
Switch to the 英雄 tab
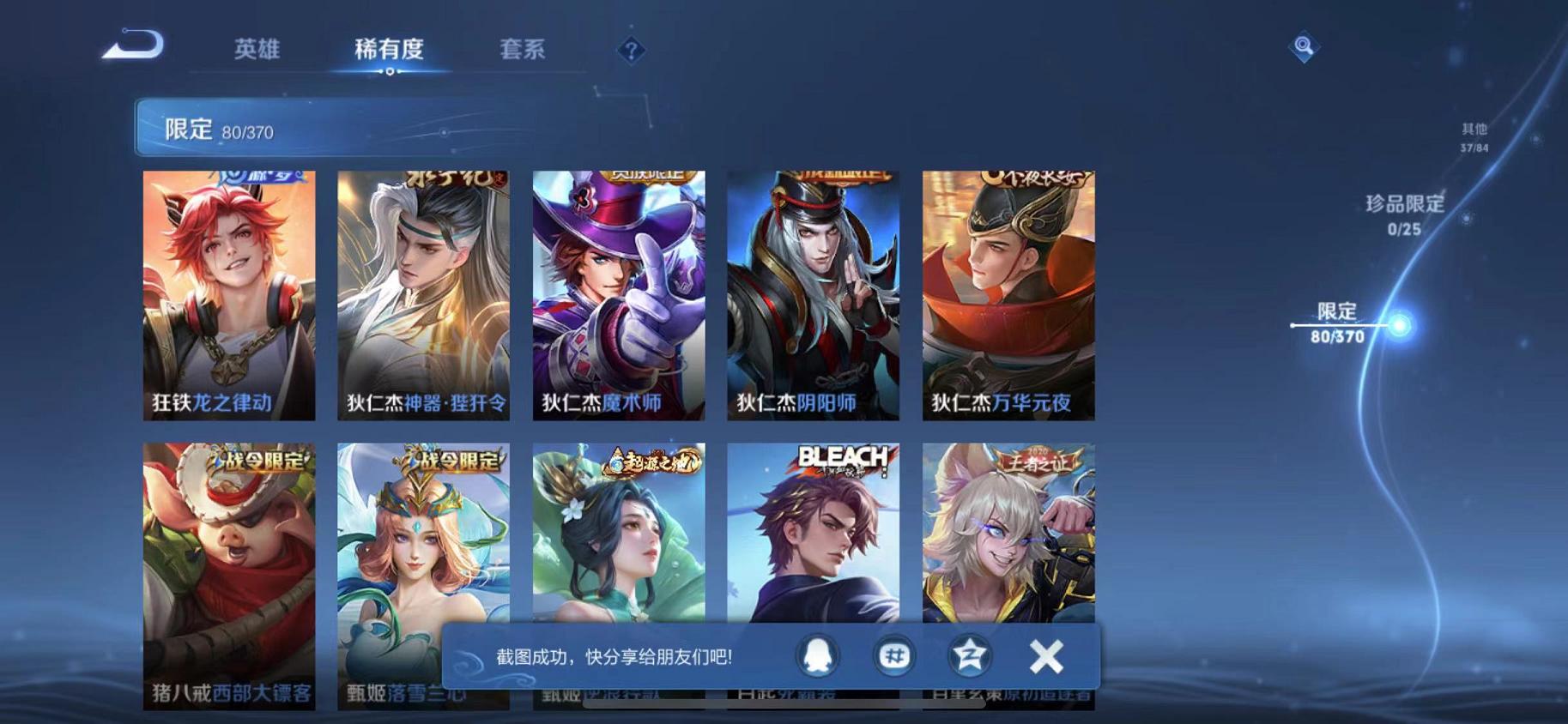point(260,50)
